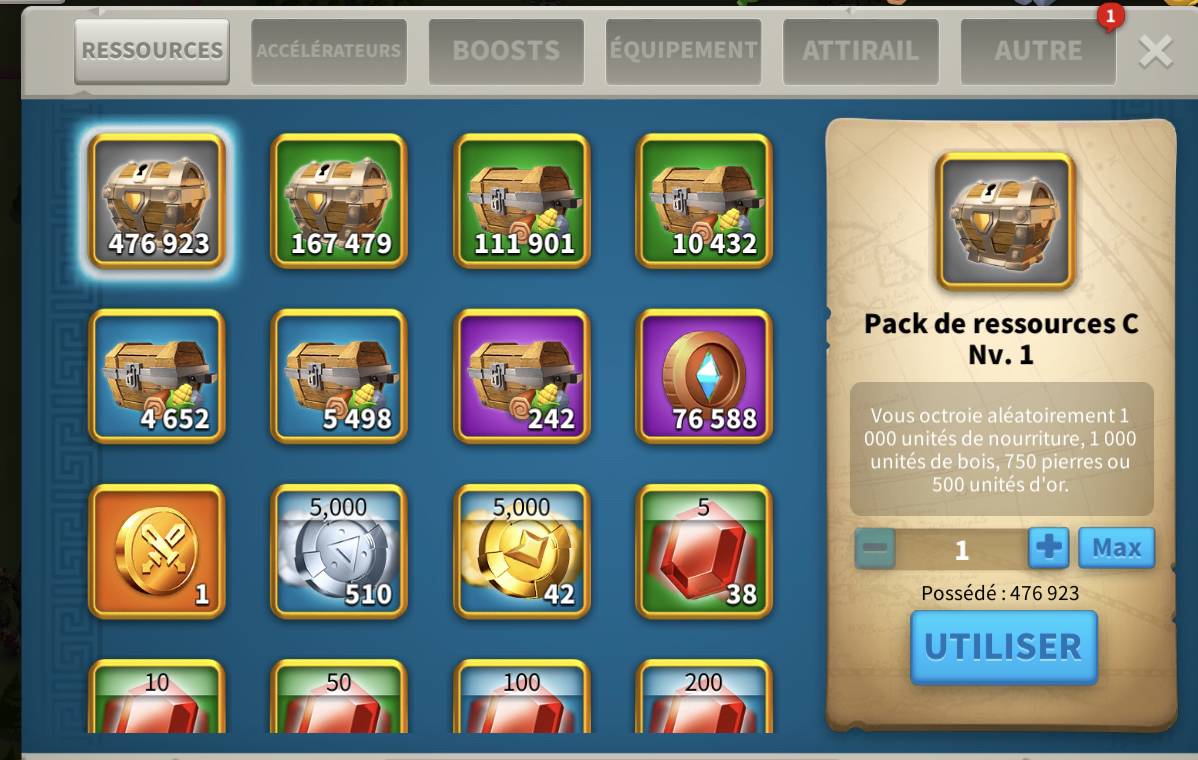Select the crossed swords gold coin

pos(158,551)
